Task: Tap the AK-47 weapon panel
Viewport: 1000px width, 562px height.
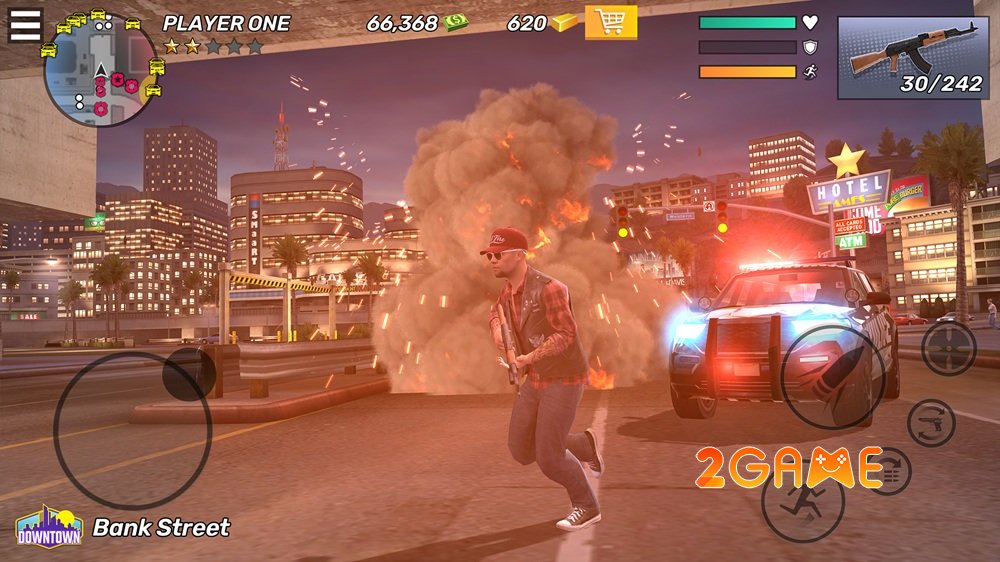Action: coord(912,58)
